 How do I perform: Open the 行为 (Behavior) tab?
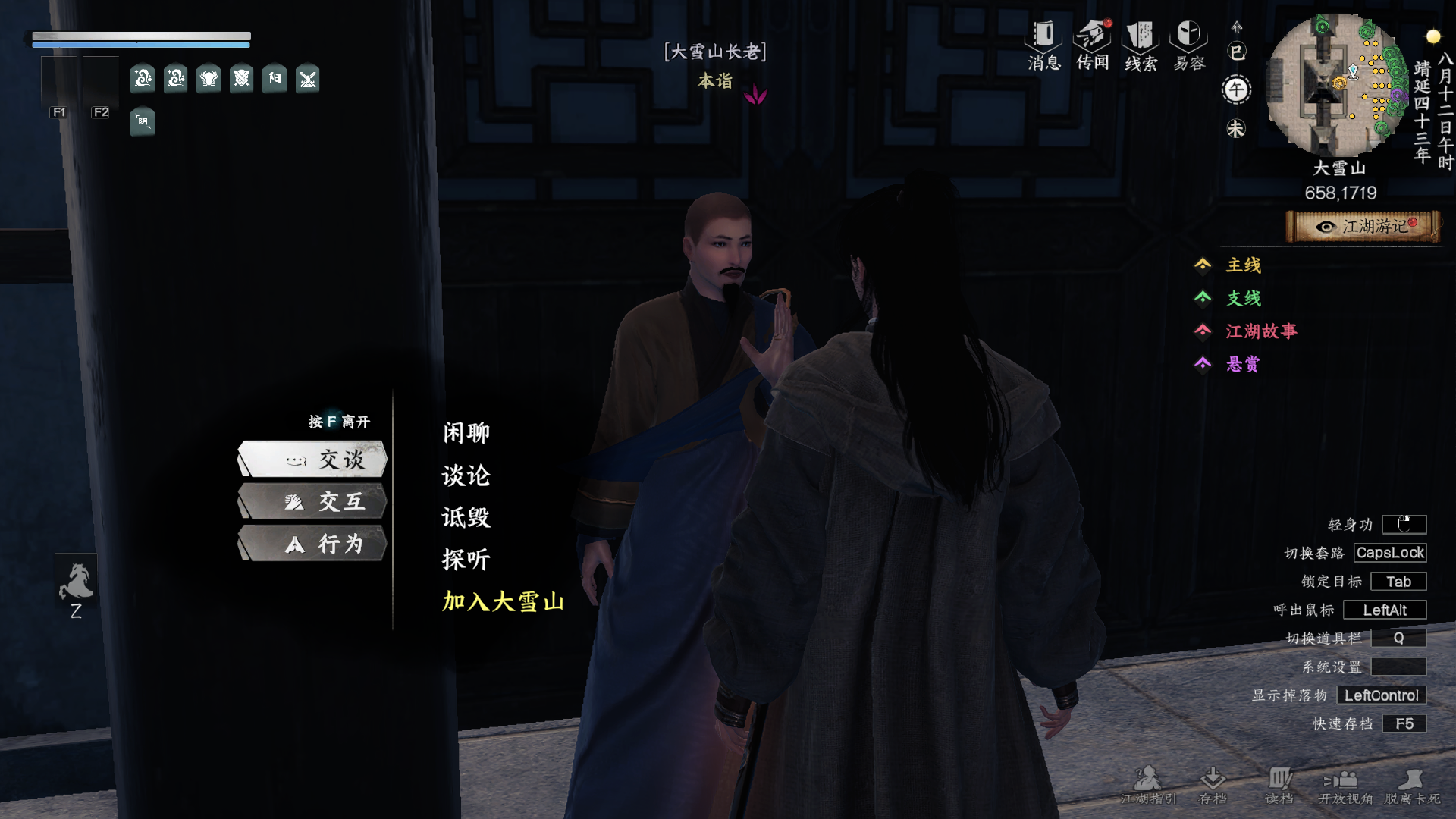(x=312, y=544)
